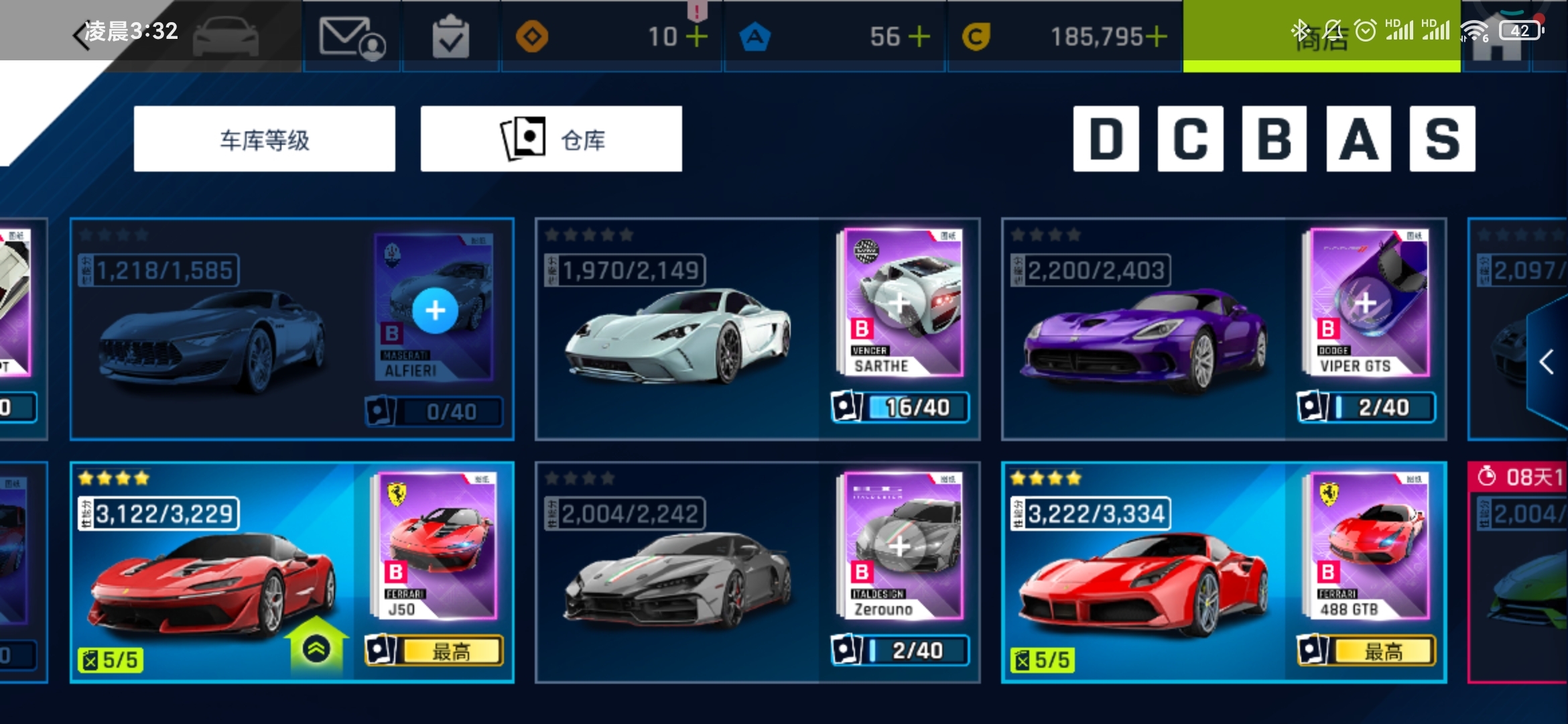Choose the Ferrari 488 GTB tile

point(1146,577)
